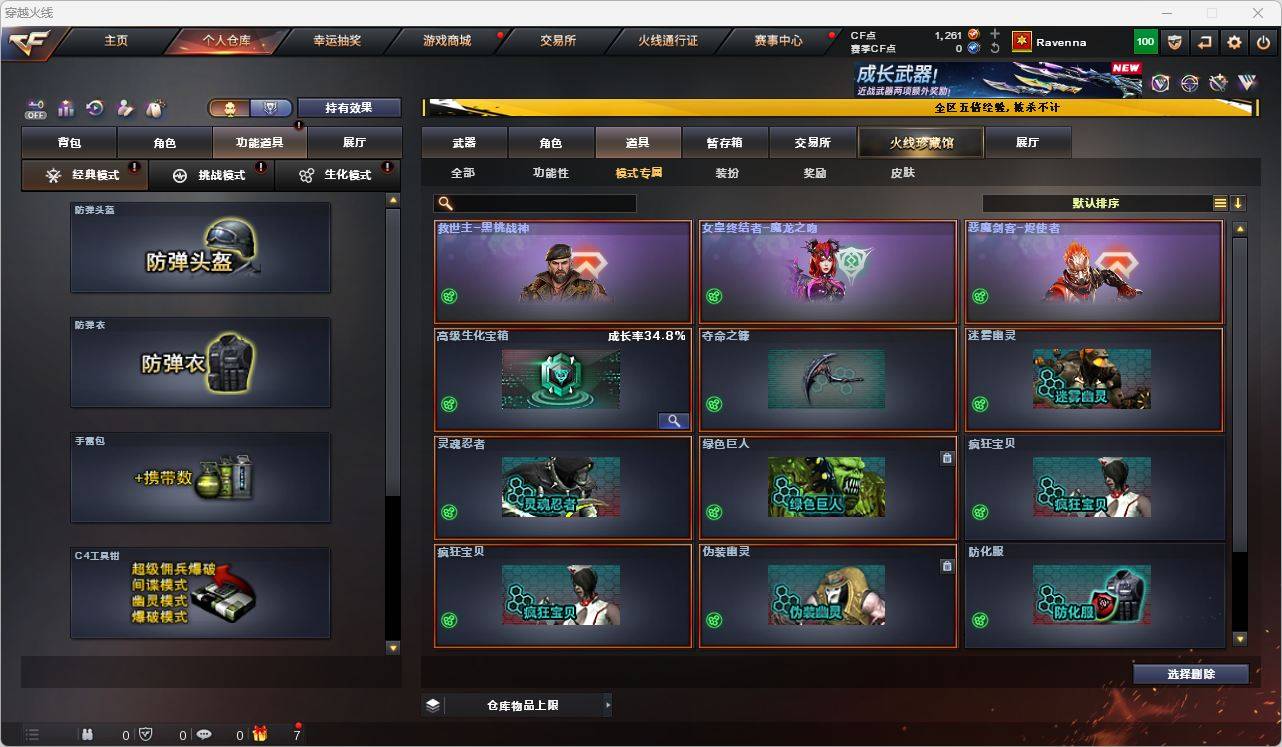Viewport: 1282px width, 747px height.
Task: Switch currency toggle to shield mode
Action: pos(272,107)
